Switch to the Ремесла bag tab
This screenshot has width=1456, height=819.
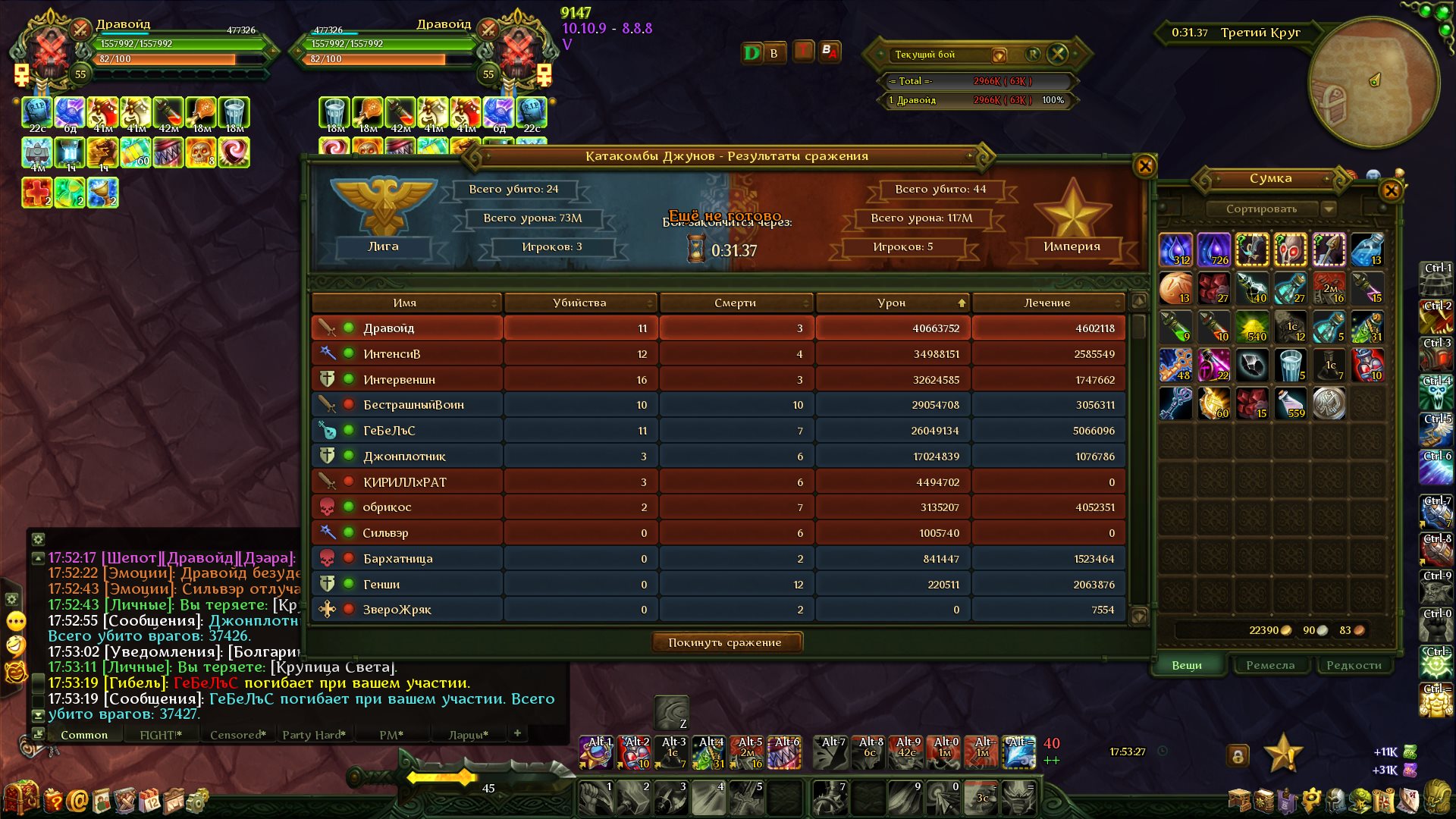click(1270, 665)
